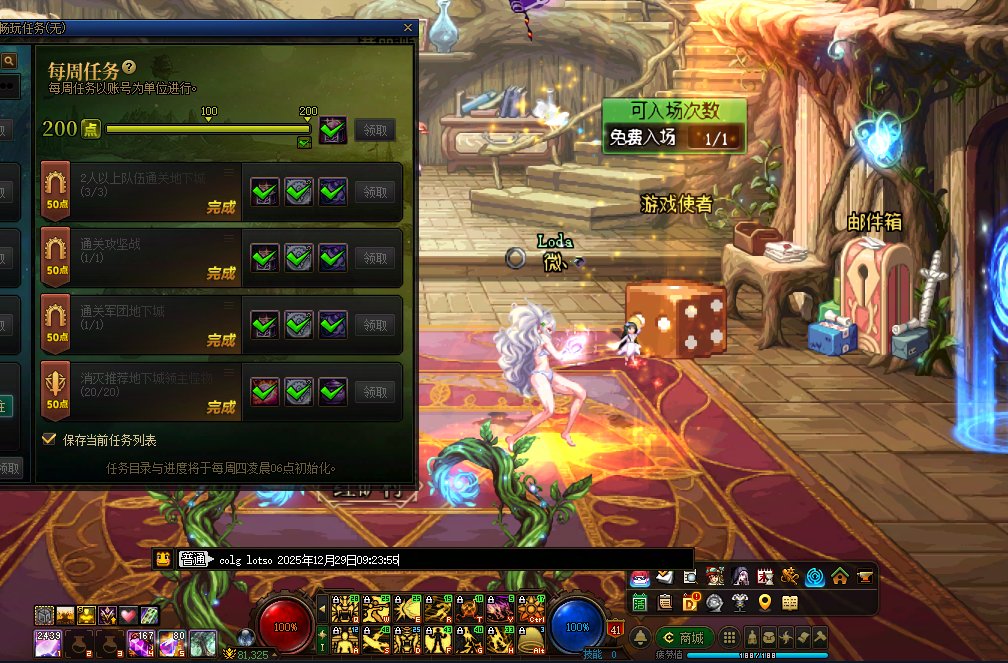The height and width of the screenshot is (663, 1008).
Task: Claim reward for the 通关军团地下城 task
Action: tap(375, 325)
